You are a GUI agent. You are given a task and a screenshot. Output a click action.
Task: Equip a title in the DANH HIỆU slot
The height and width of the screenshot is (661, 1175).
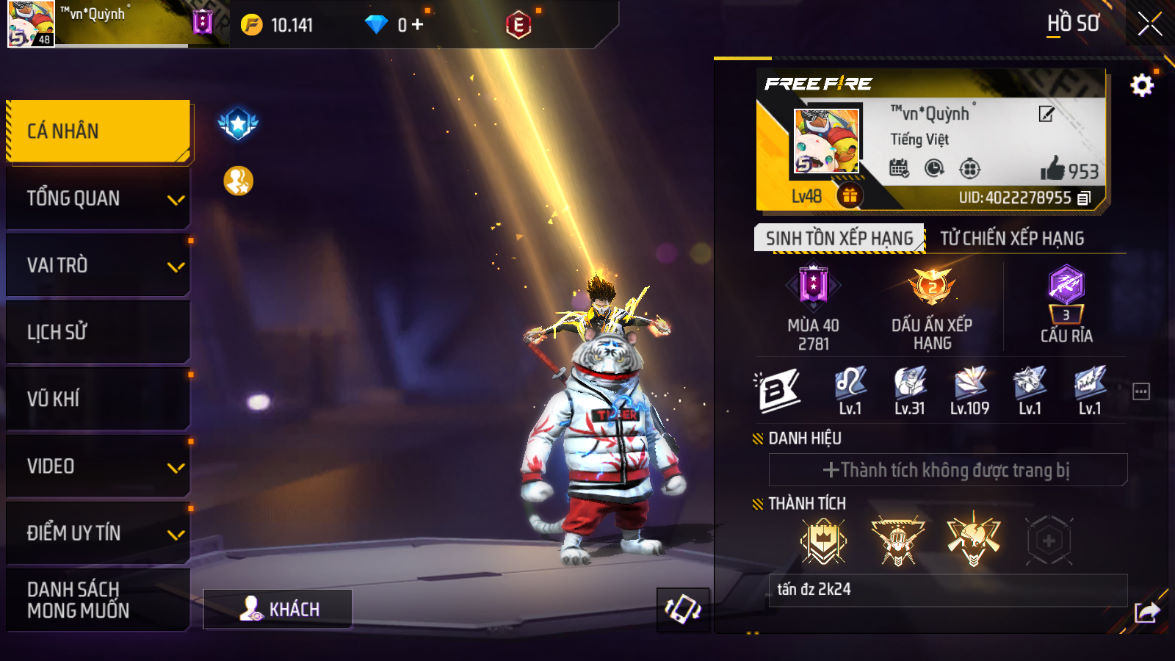tap(947, 470)
